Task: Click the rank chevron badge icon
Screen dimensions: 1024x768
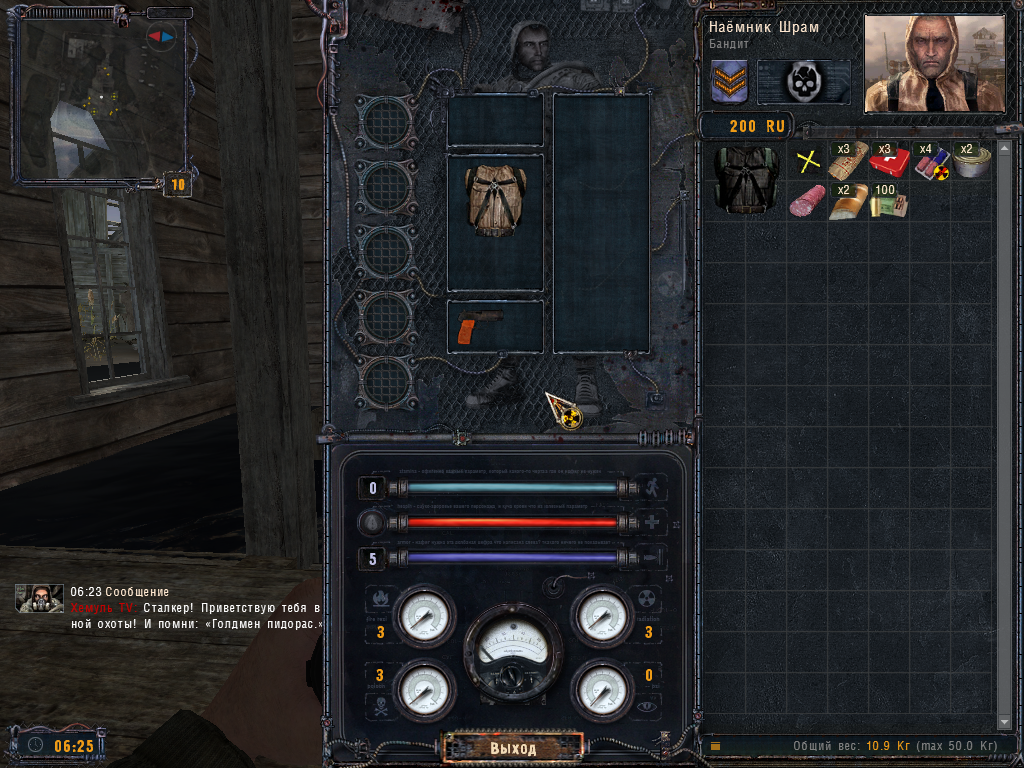Action: point(729,81)
